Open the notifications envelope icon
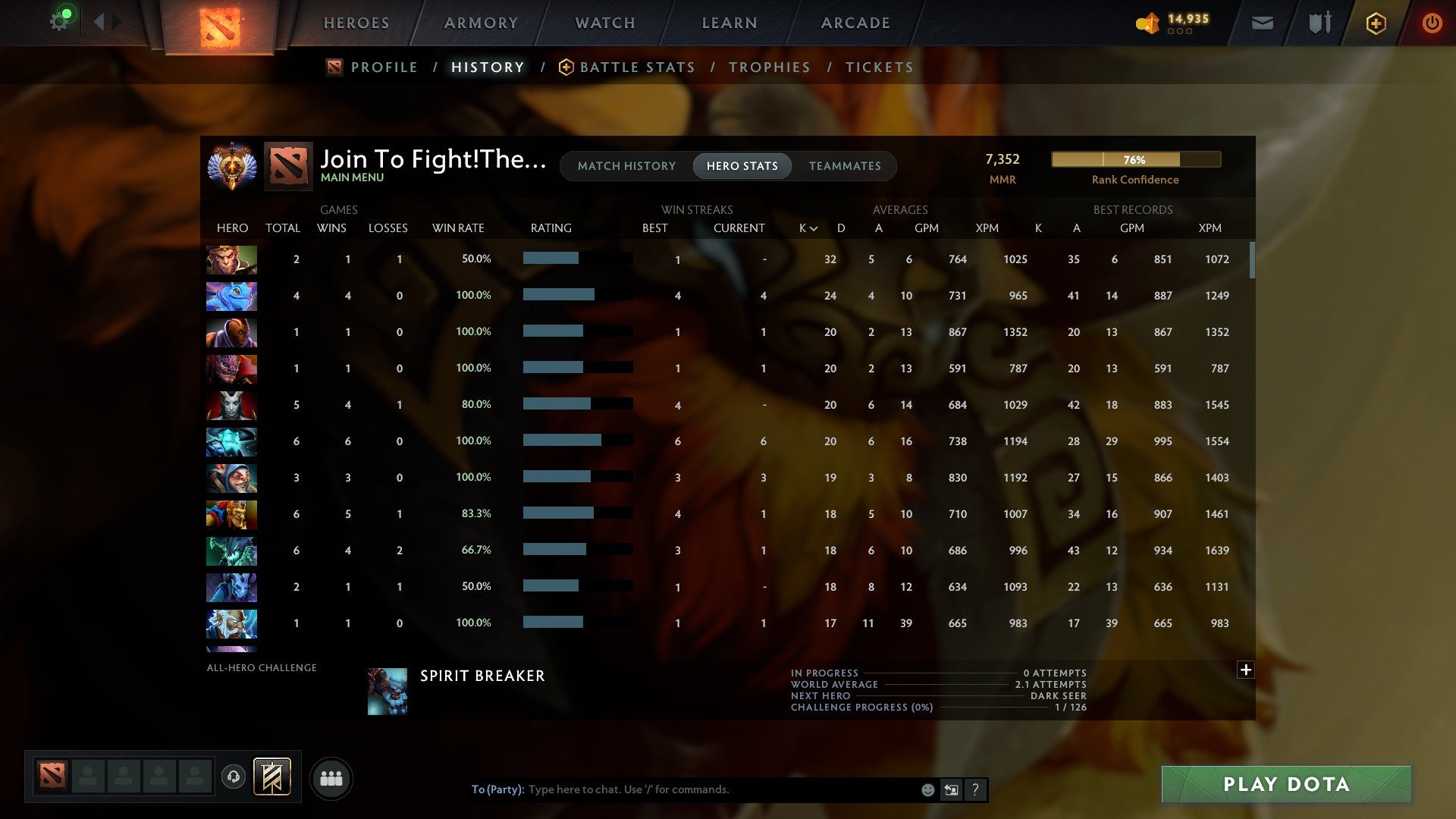This screenshot has height=819, width=1456. click(1262, 23)
